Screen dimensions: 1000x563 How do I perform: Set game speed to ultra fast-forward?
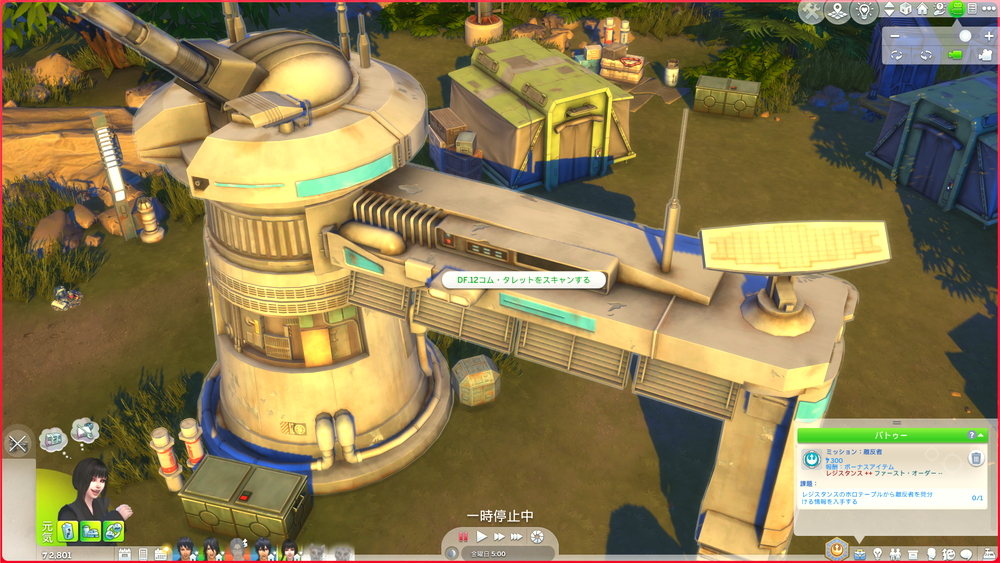(517, 537)
